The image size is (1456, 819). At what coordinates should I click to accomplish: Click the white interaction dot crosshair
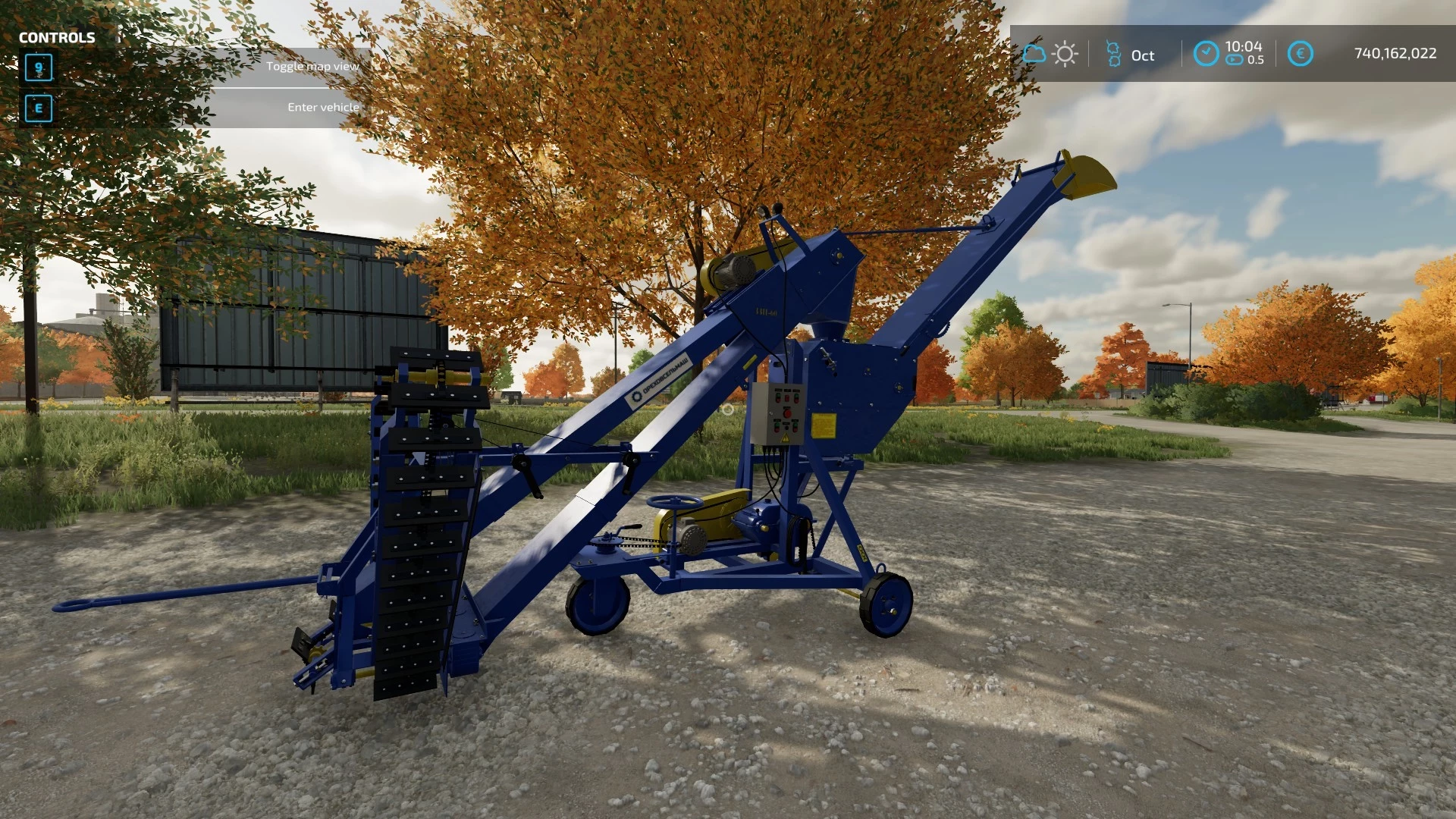[729, 408]
